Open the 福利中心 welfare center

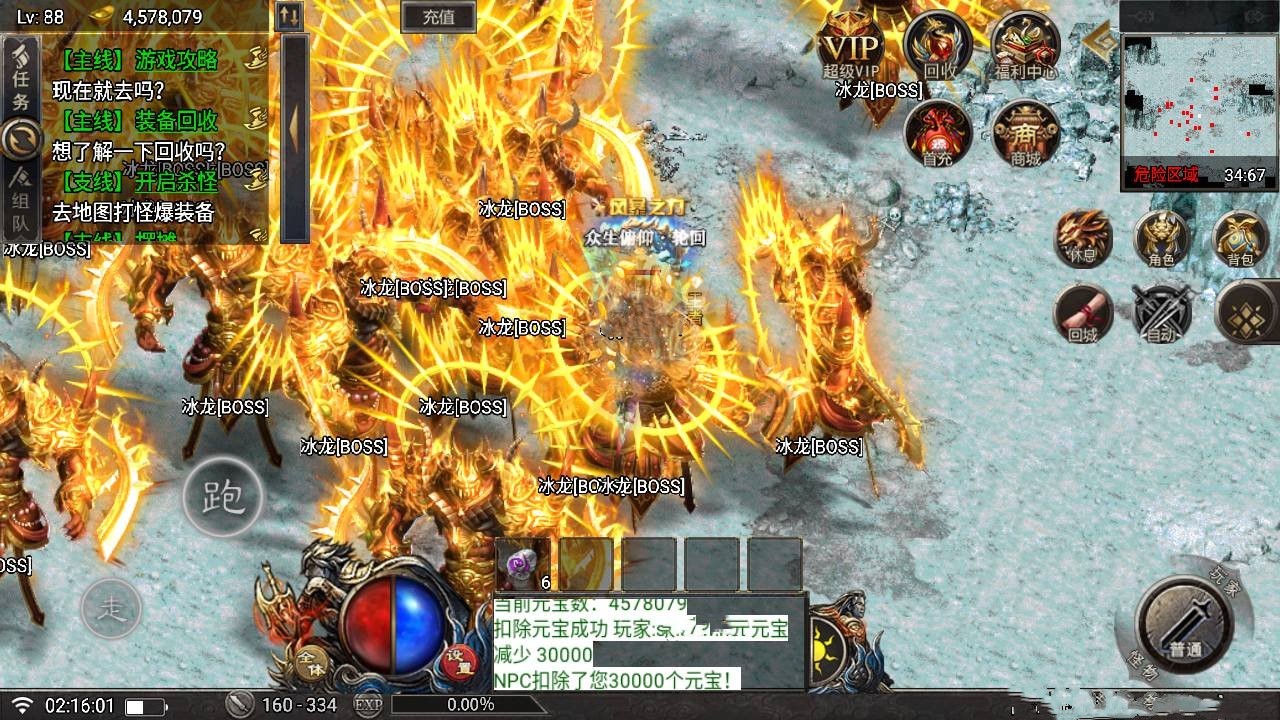pyautogui.click(x=1026, y=47)
